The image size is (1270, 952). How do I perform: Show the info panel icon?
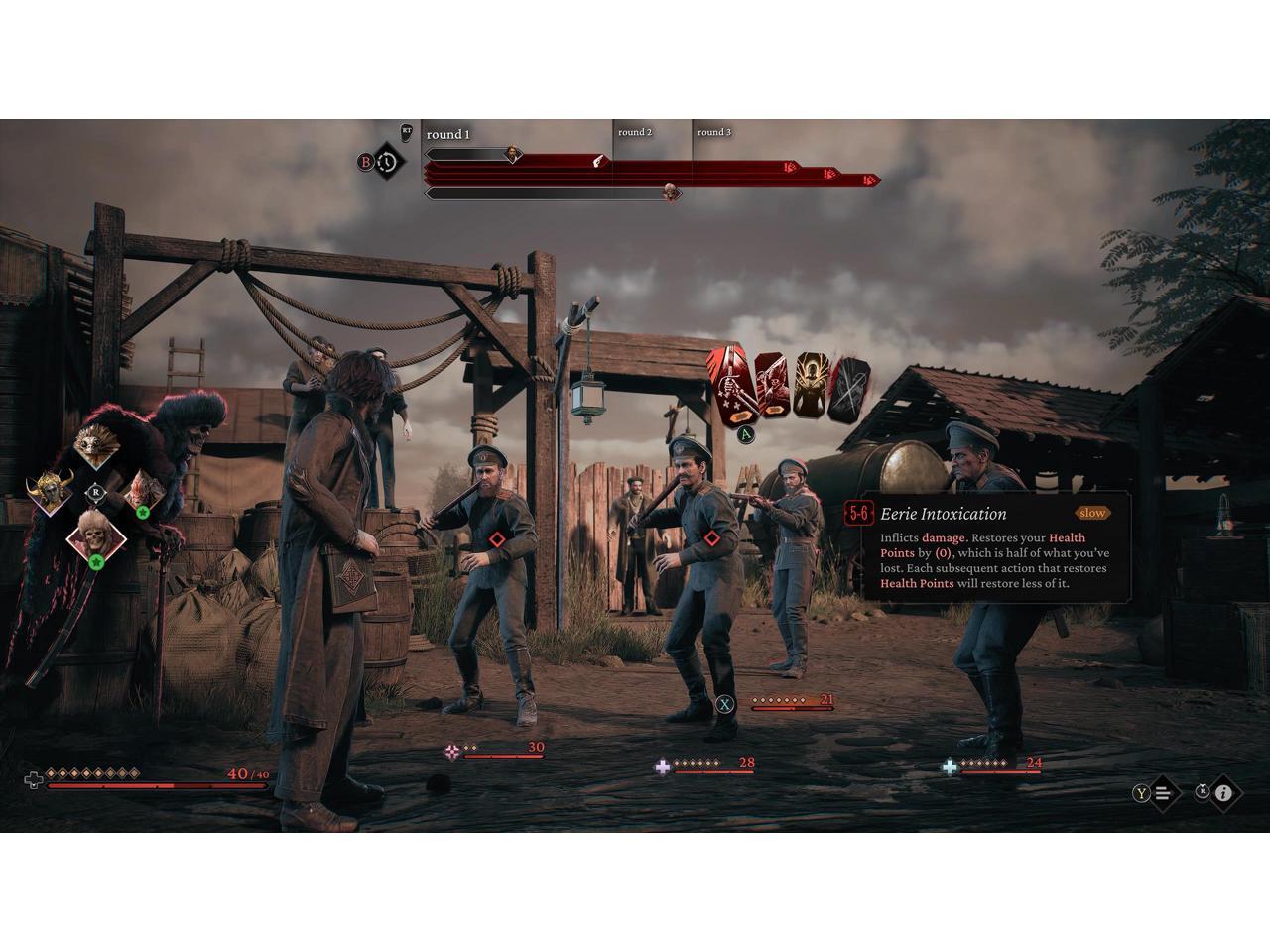(x=1223, y=792)
